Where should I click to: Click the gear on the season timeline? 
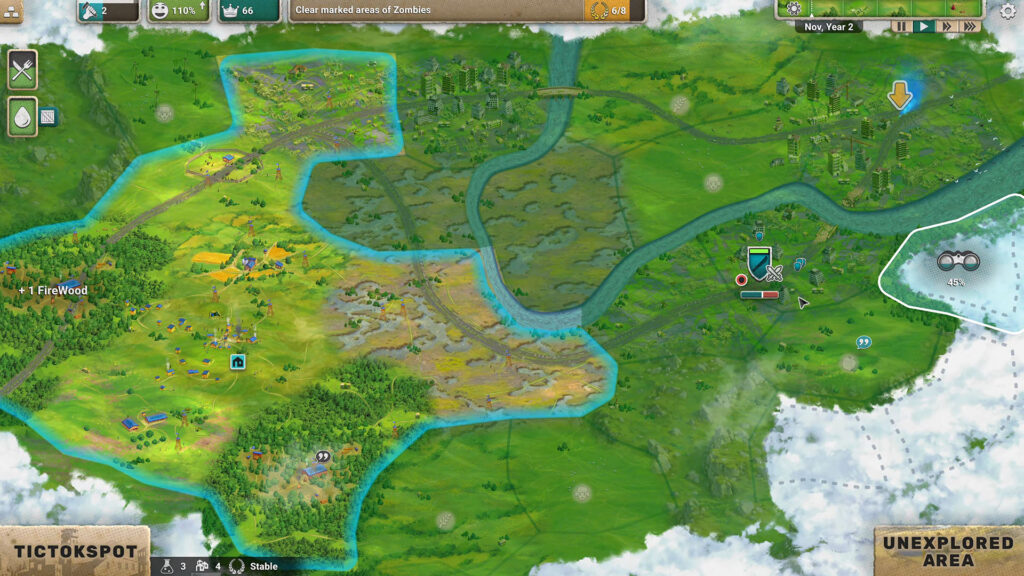(x=794, y=9)
